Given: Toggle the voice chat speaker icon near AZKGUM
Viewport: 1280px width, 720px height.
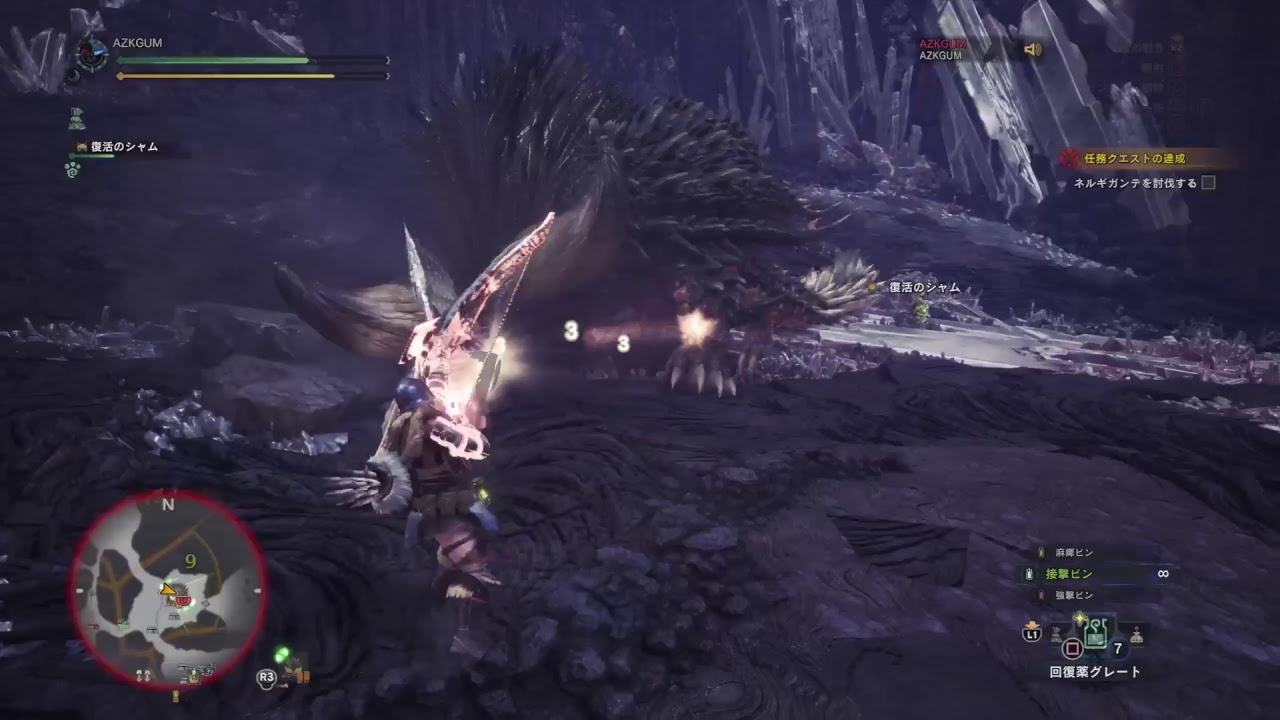Looking at the screenshot, I should [1033, 48].
